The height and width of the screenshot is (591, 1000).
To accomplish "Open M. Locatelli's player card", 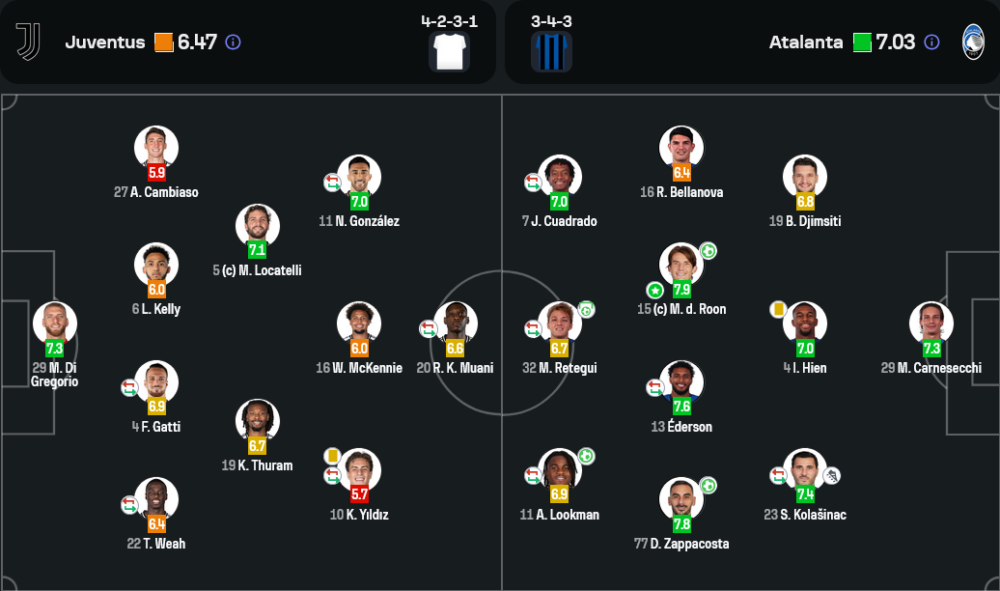I will pyautogui.click(x=257, y=225).
